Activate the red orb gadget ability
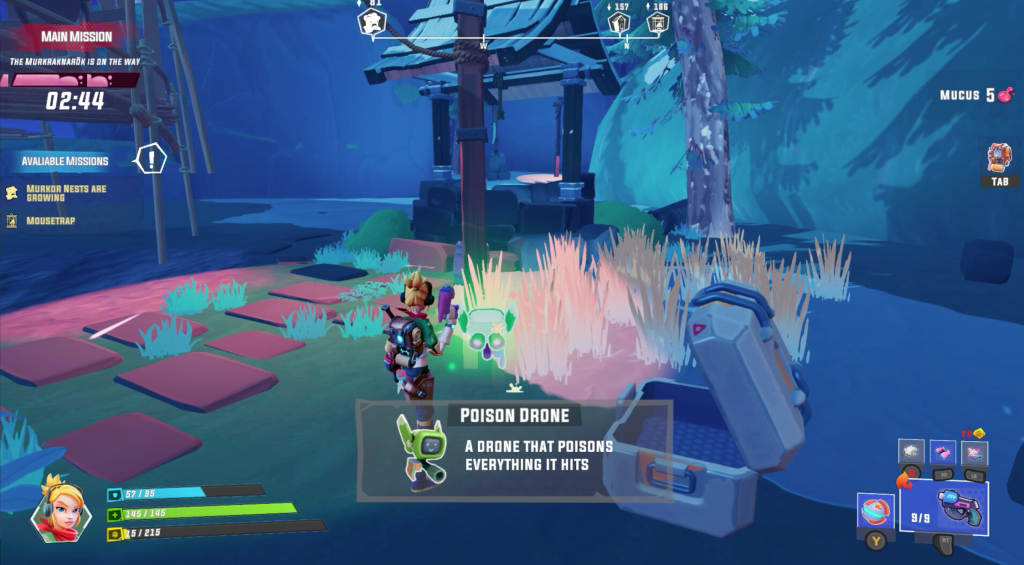Screen dimensions: 1024x565 point(874,510)
